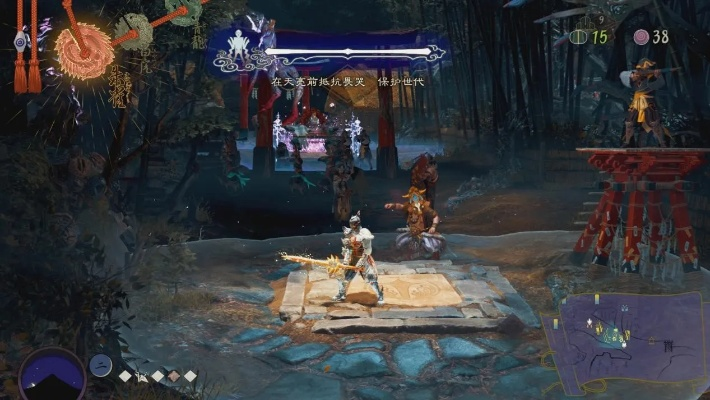
Task: Select the green barrier resource icon
Action: tap(577, 37)
